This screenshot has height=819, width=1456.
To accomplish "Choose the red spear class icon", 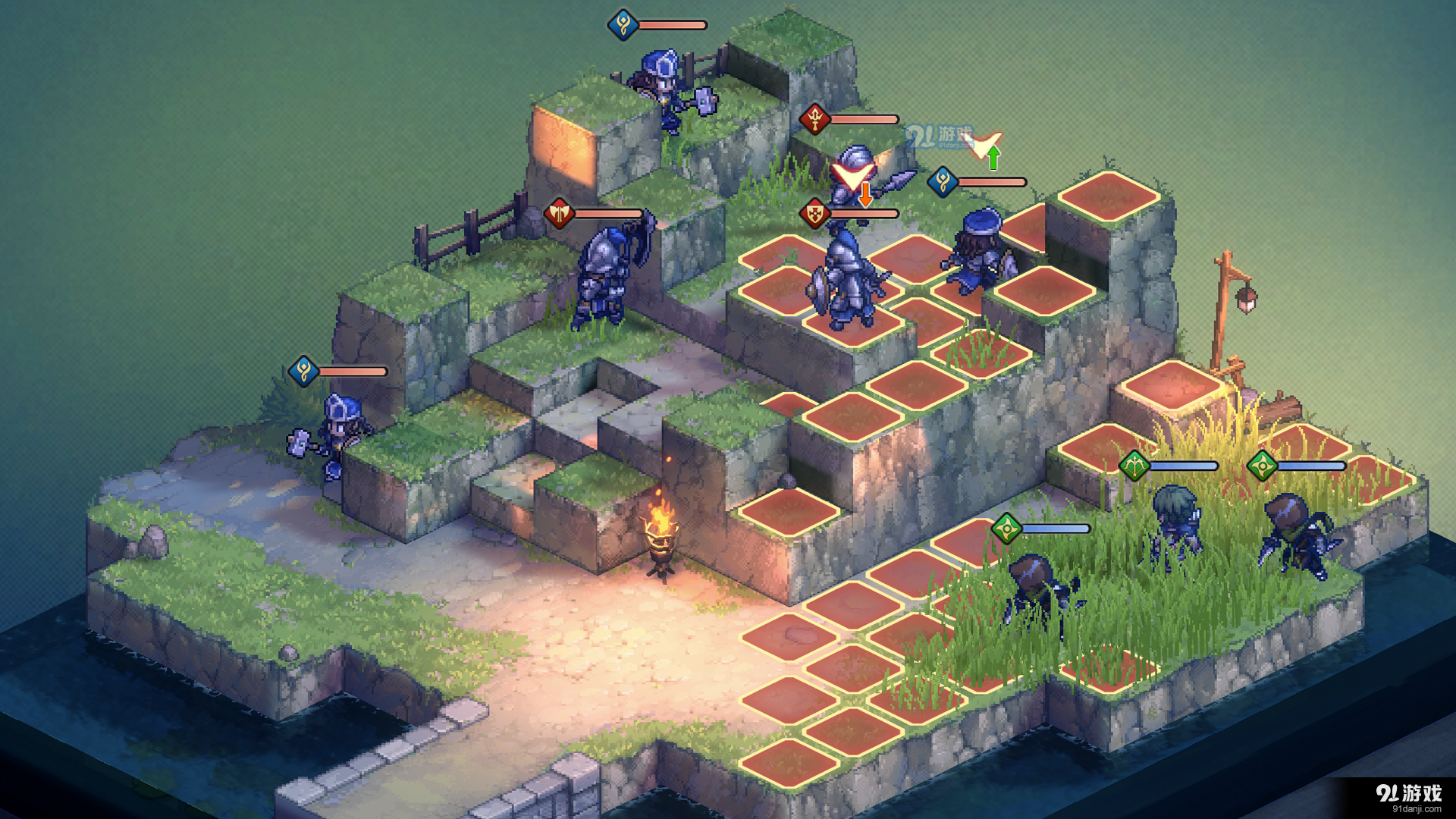I will click(x=814, y=119).
